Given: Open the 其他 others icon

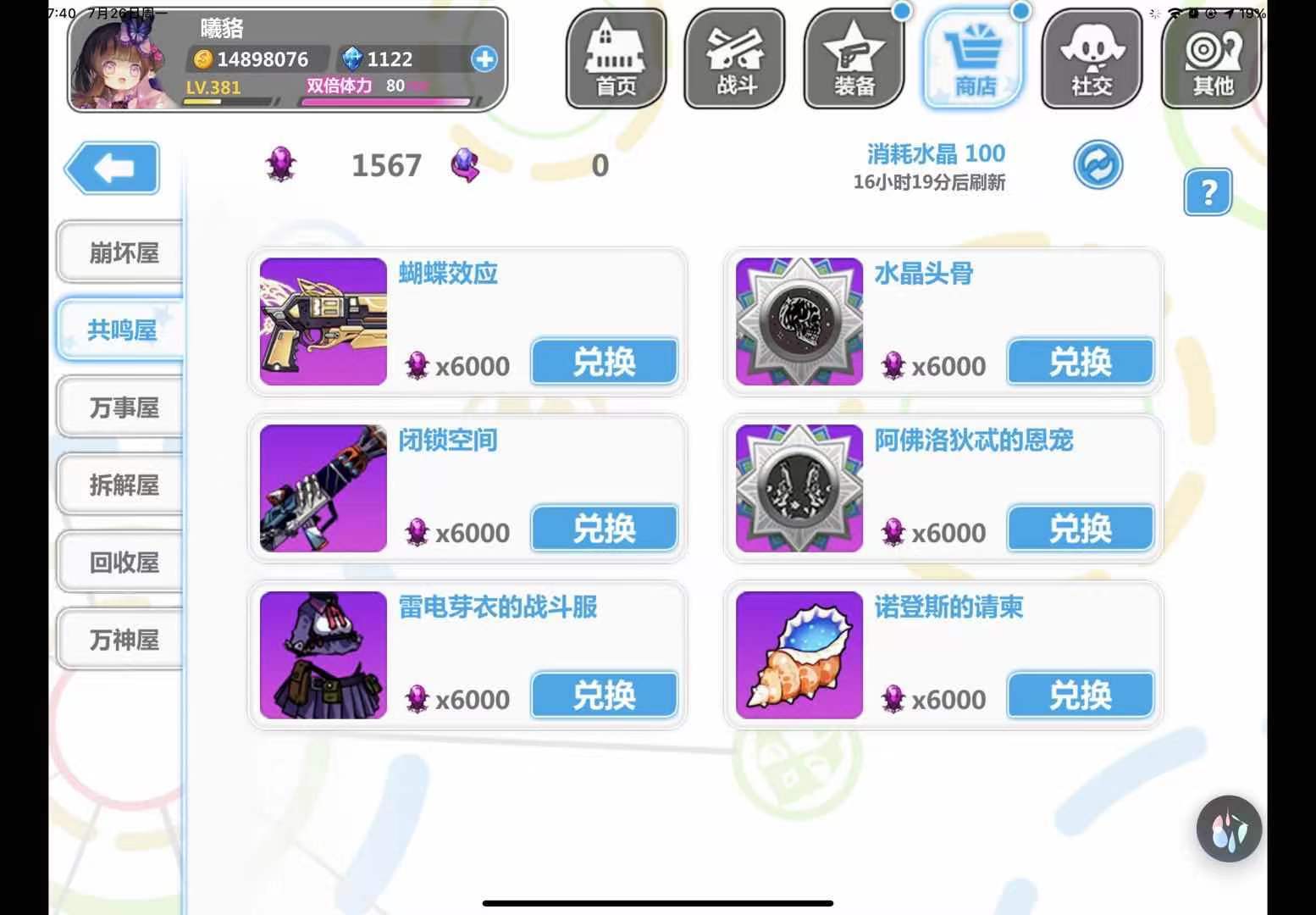Looking at the screenshot, I should pyautogui.click(x=1211, y=59).
